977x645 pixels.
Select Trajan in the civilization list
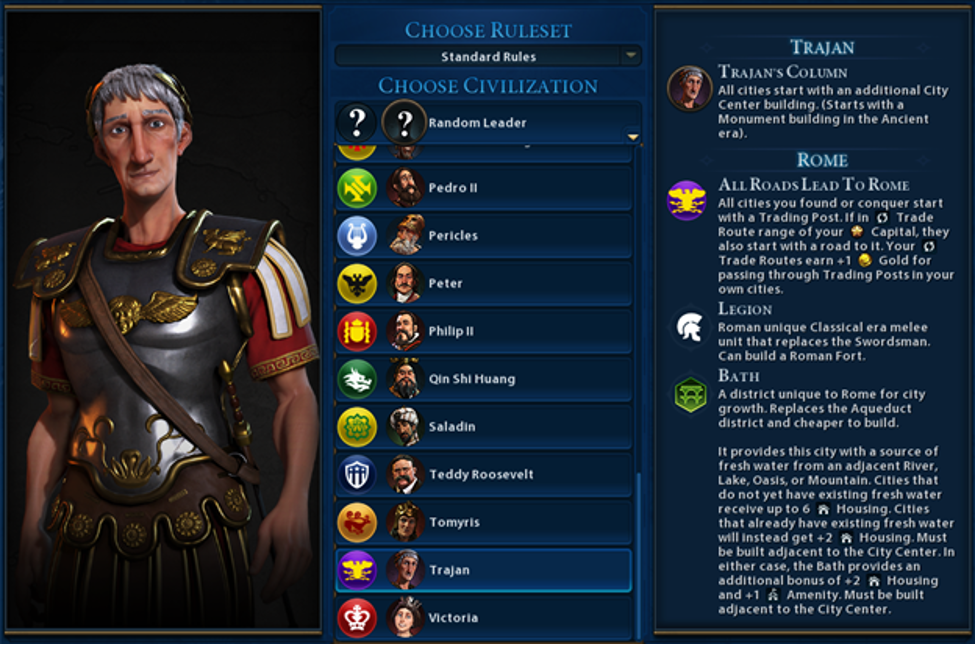pyautogui.click(x=484, y=570)
